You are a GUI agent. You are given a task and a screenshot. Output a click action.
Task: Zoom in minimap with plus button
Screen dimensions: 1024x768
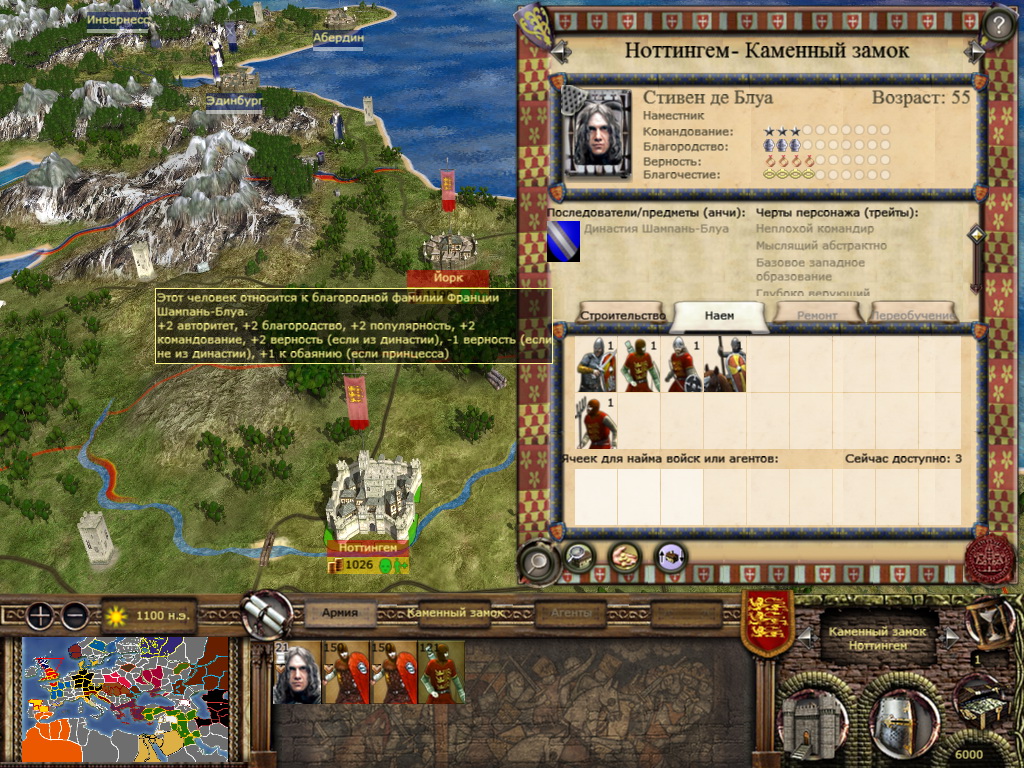point(39,615)
